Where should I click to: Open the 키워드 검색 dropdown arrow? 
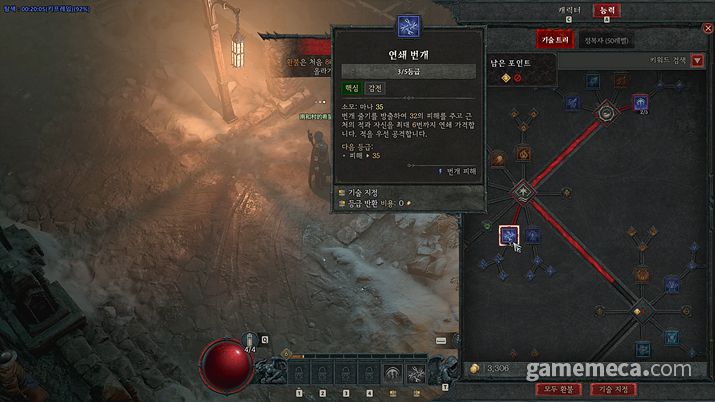[697, 61]
